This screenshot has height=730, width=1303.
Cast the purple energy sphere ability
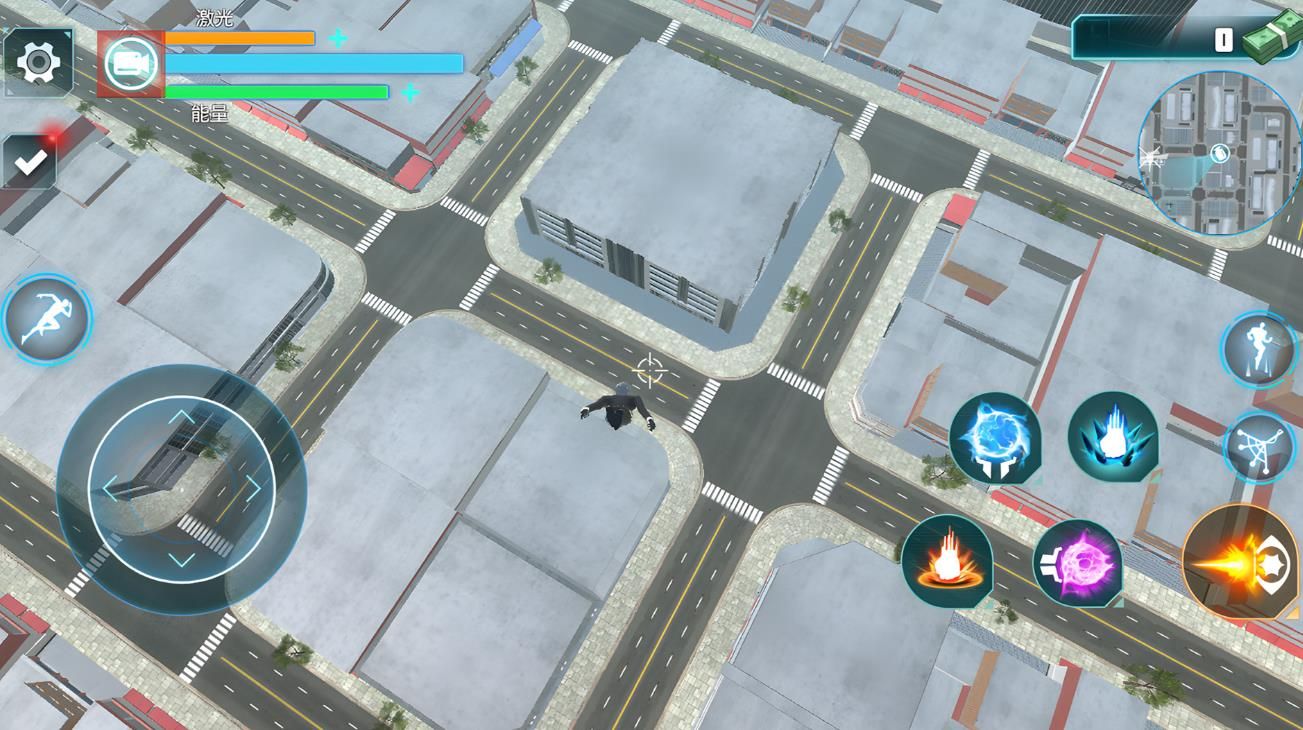coord(1077,563)
